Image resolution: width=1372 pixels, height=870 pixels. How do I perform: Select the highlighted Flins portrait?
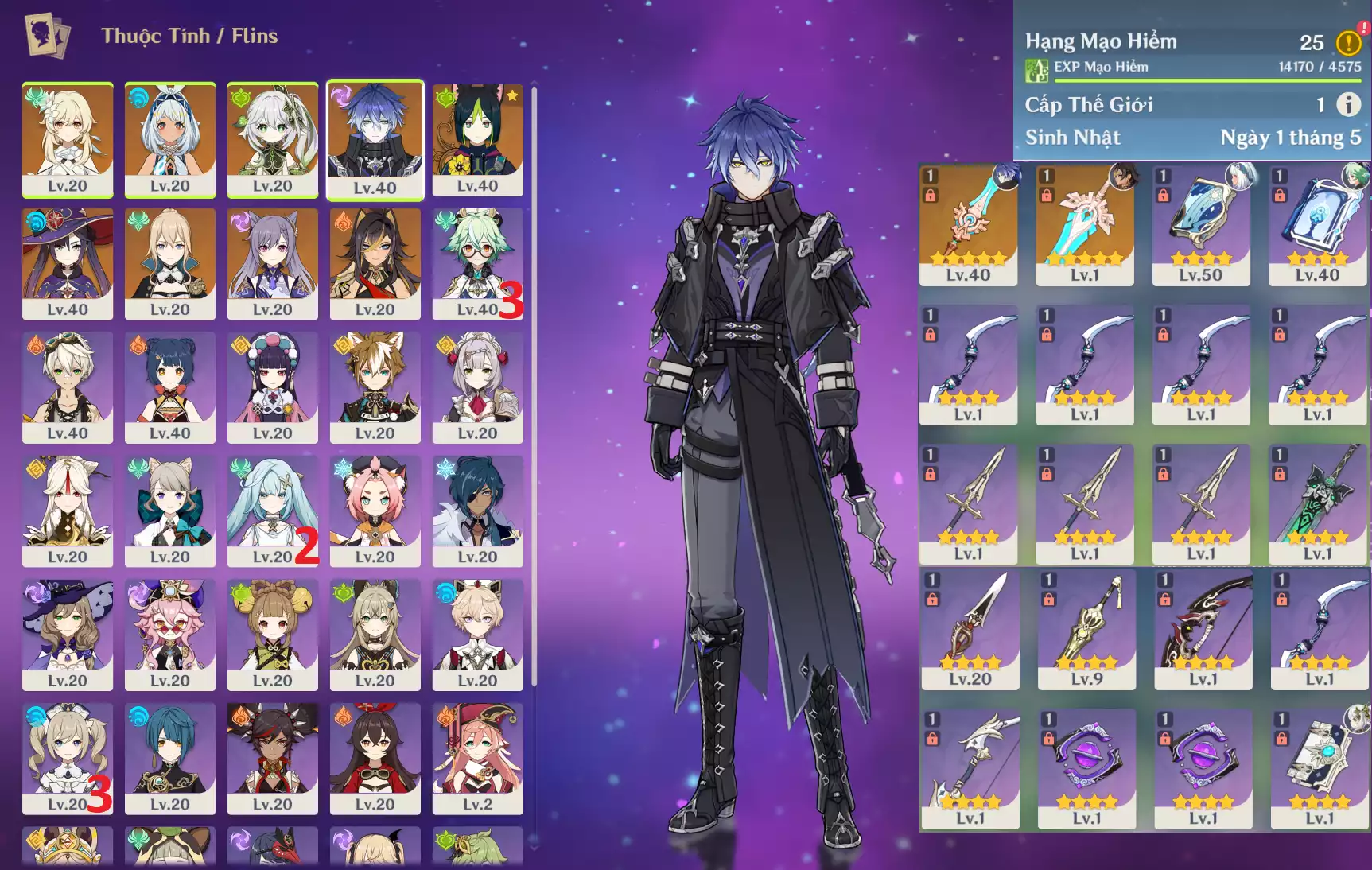pyautogui.click(x=375, y=139)
